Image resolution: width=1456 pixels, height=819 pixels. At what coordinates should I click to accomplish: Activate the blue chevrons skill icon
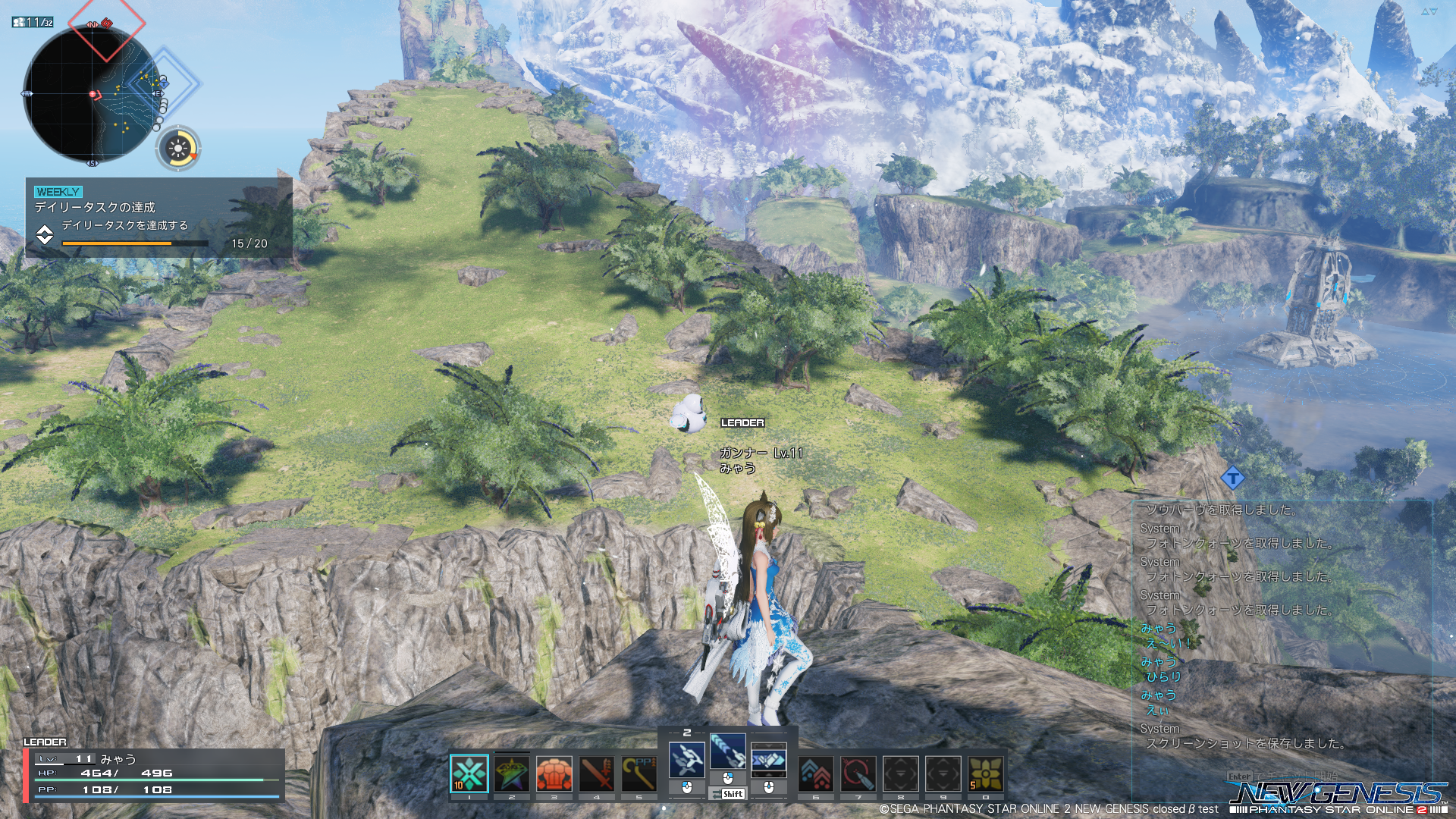816,773
